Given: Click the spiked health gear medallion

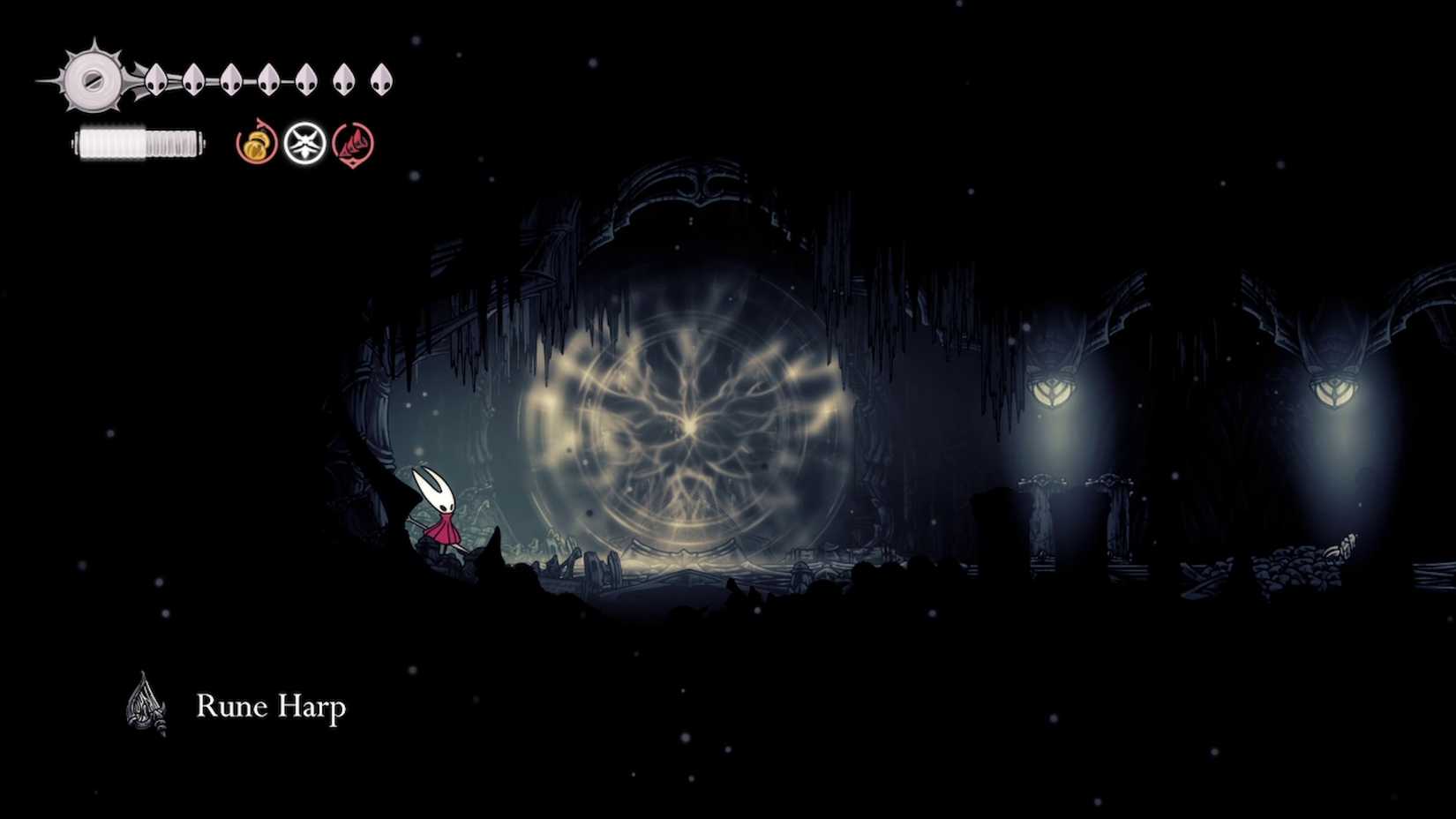Looking at the screenshot, I should pos(92,80).
